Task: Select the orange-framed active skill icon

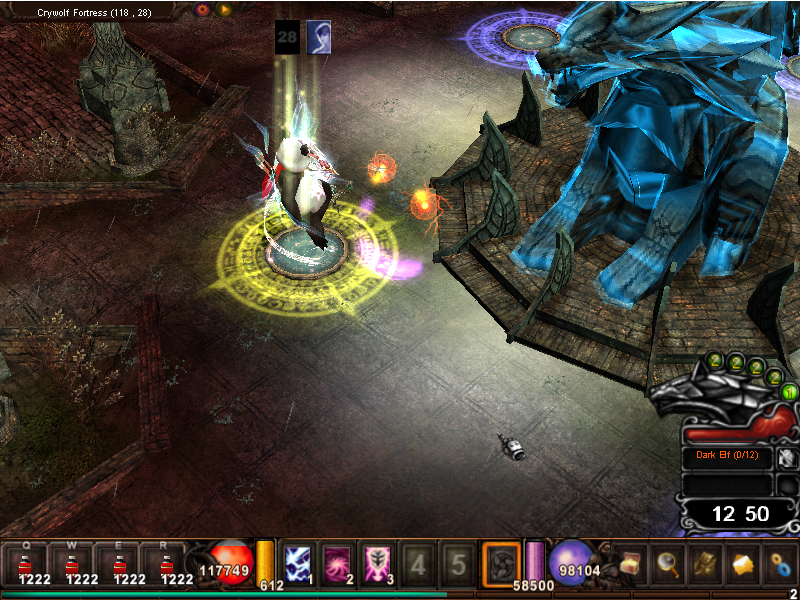Action: click(x=501, y=563)
